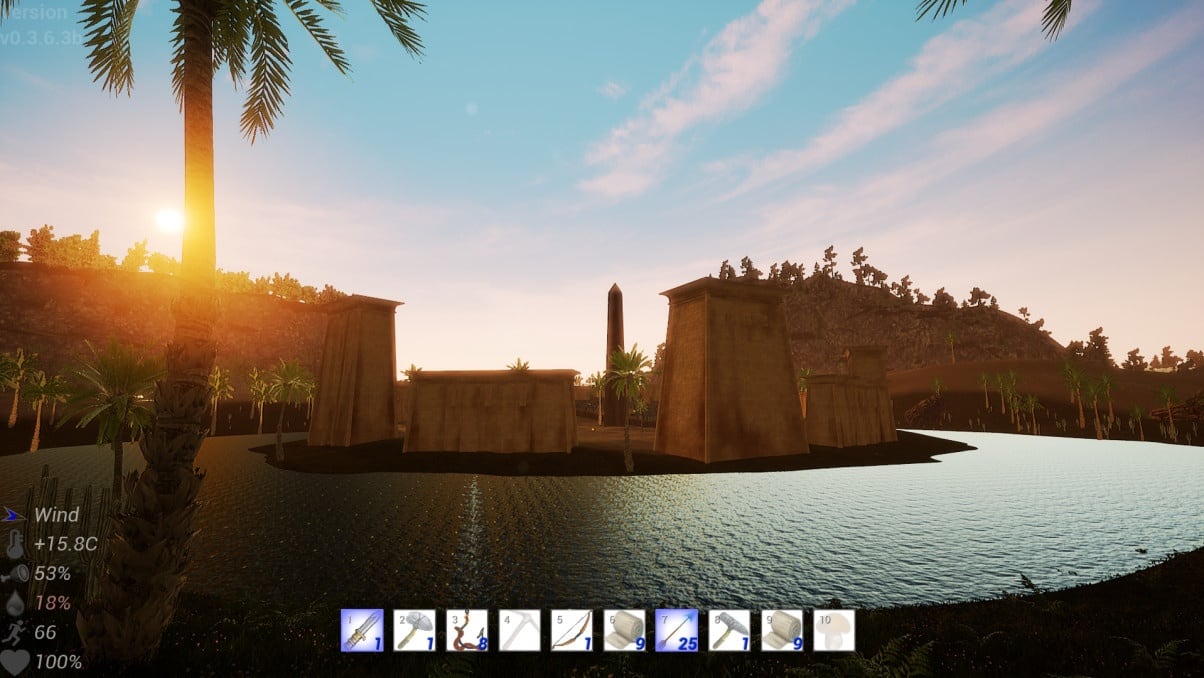Select the sword in hotbar slot 1
Viewport: 1204px width, 678px height.
click(x=362, y=631)
